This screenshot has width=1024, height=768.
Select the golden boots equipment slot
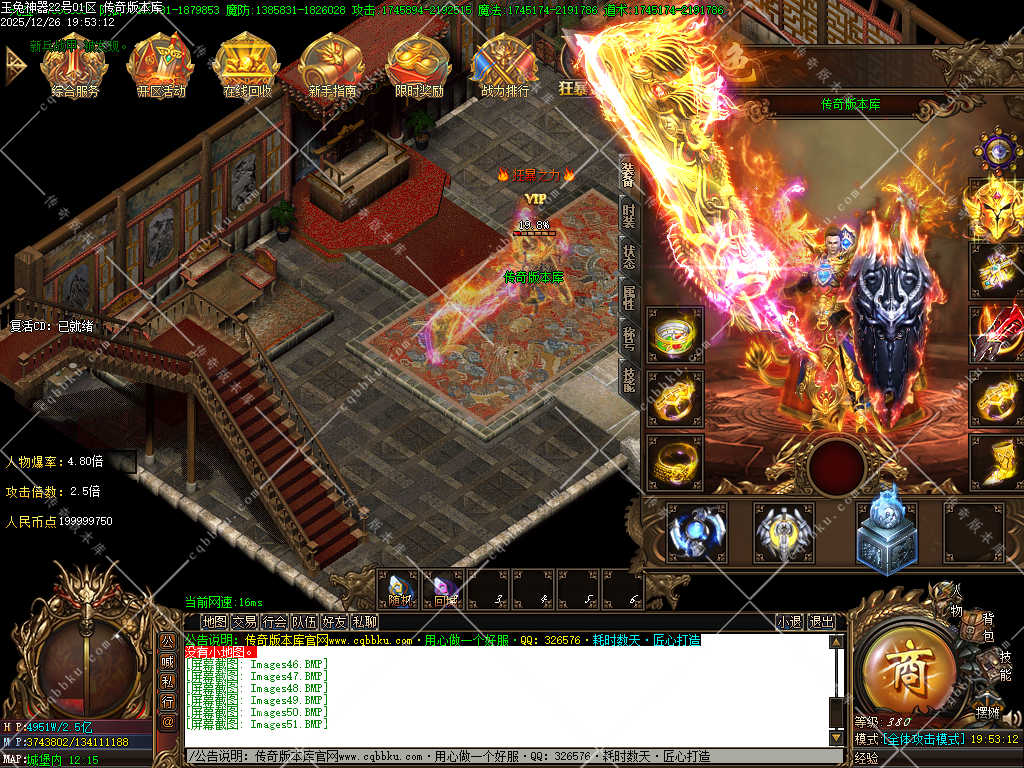pyautogui.click(x=997, y=461)
